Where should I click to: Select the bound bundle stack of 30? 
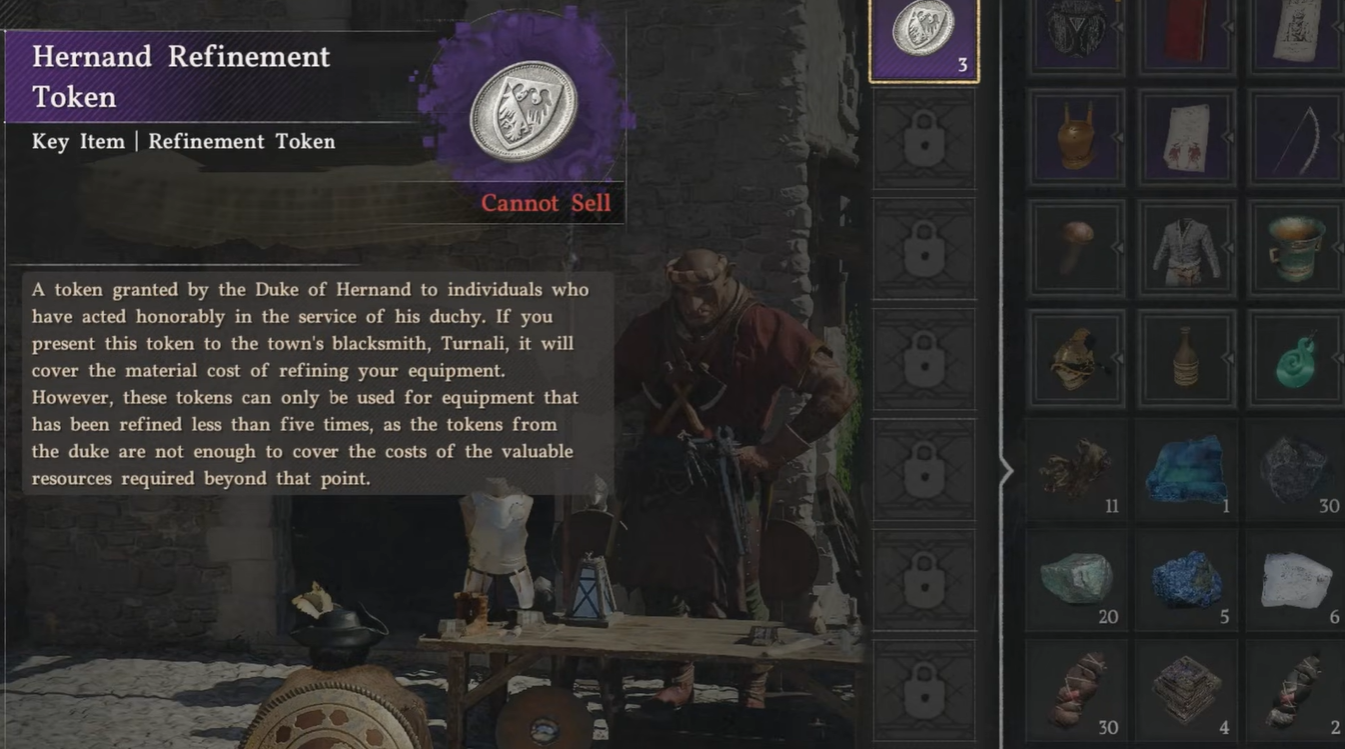(x=1077, y=689)
